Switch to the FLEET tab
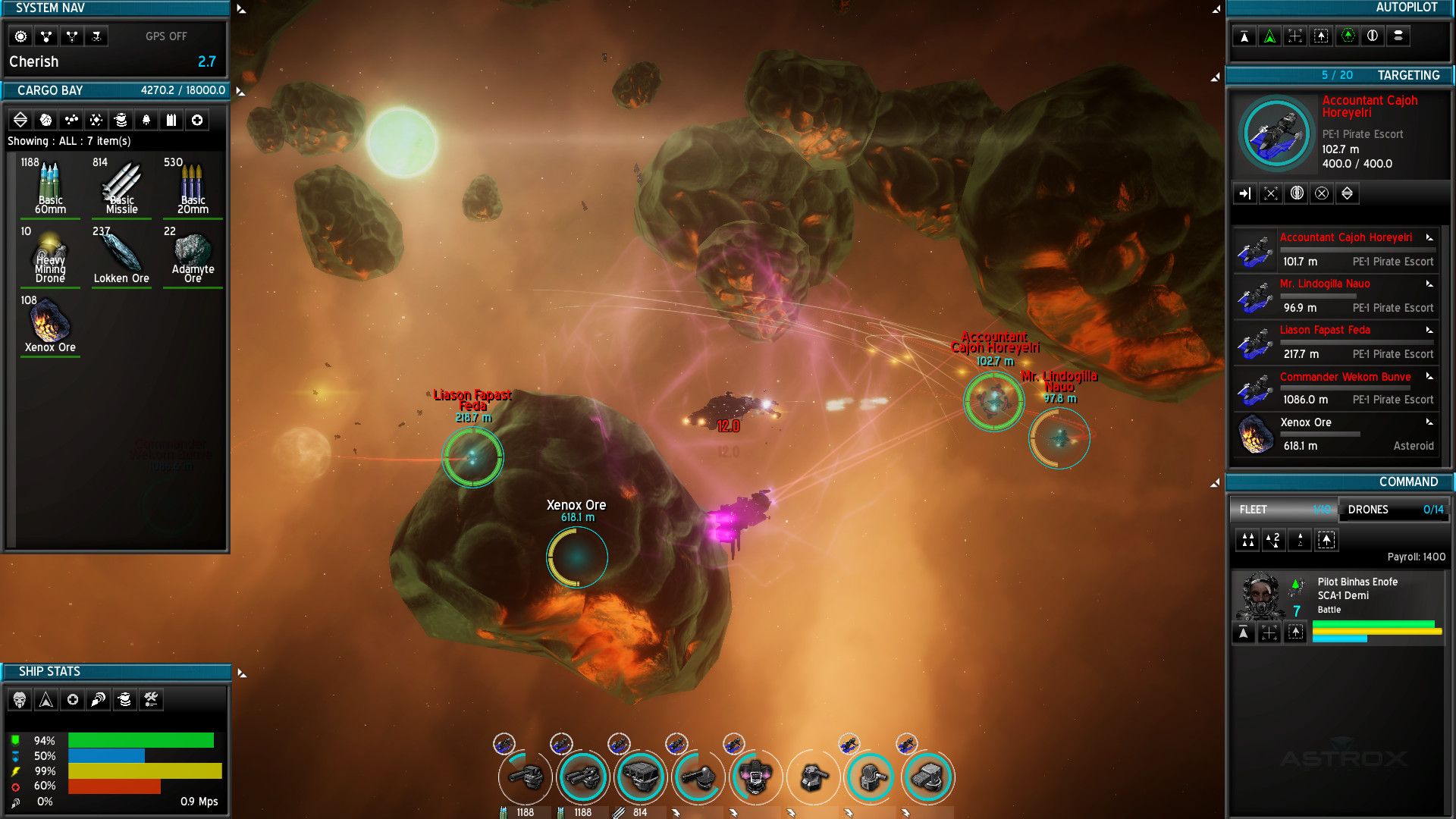 pyautogui.click(x=1282, y=510)
